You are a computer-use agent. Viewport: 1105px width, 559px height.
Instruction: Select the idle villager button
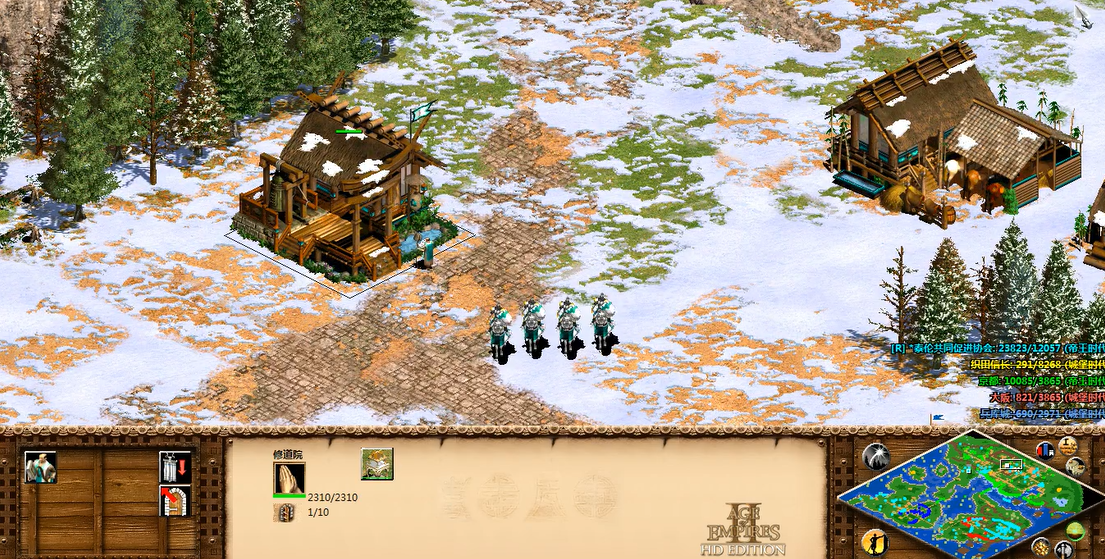(x=876, y=542)
